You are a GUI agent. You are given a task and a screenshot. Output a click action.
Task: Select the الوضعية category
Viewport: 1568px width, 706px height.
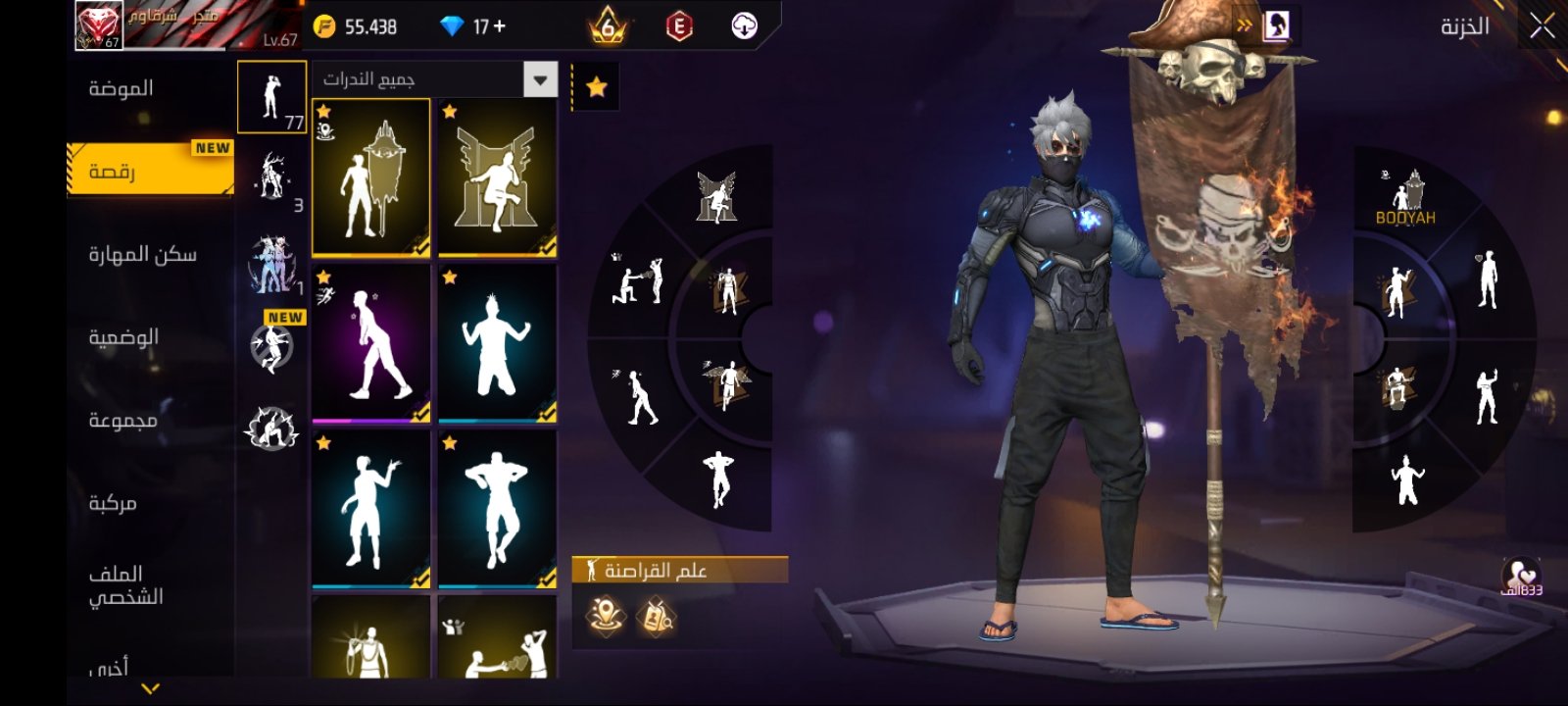point(123,337)
